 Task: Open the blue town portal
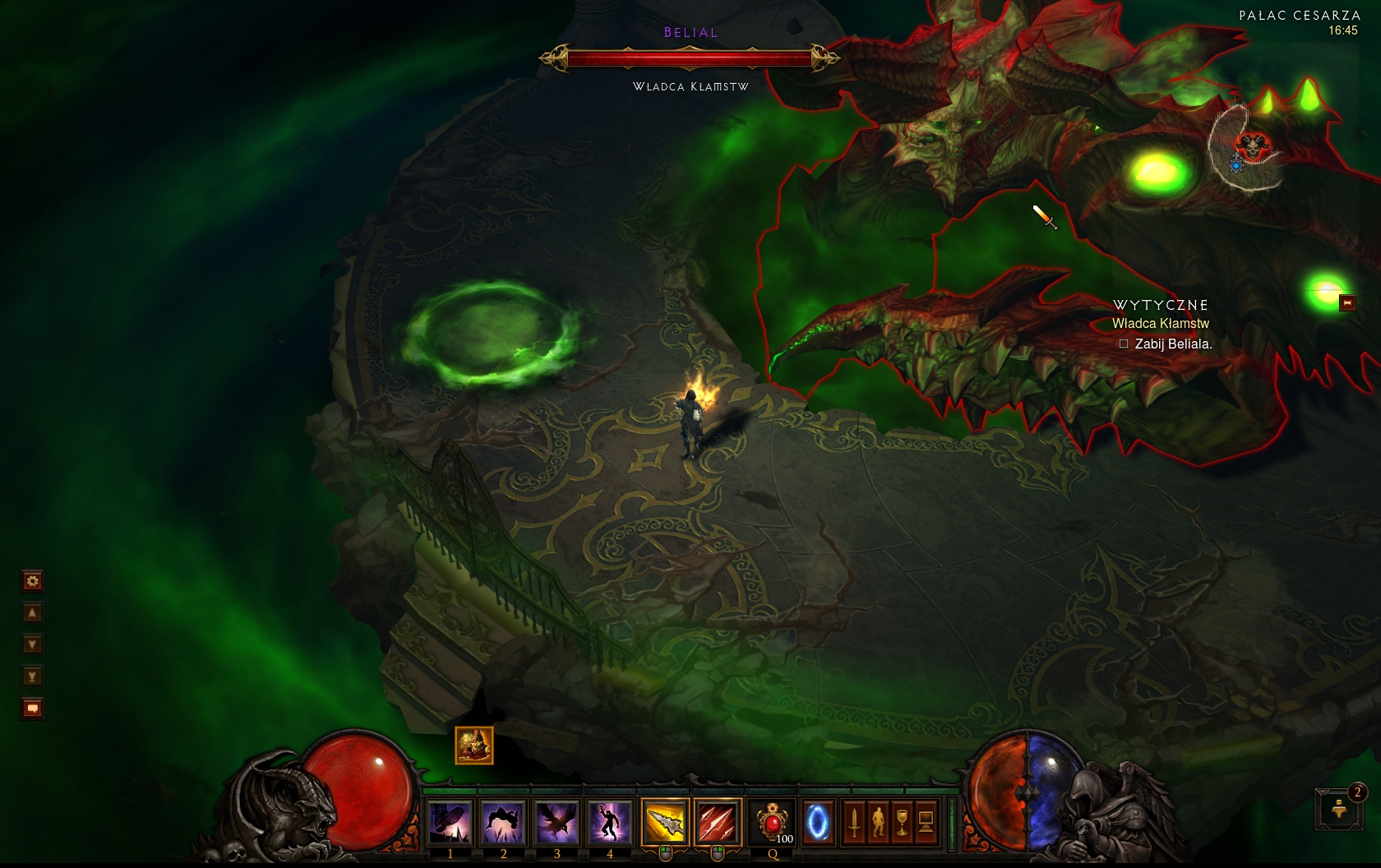coord(817,822)
